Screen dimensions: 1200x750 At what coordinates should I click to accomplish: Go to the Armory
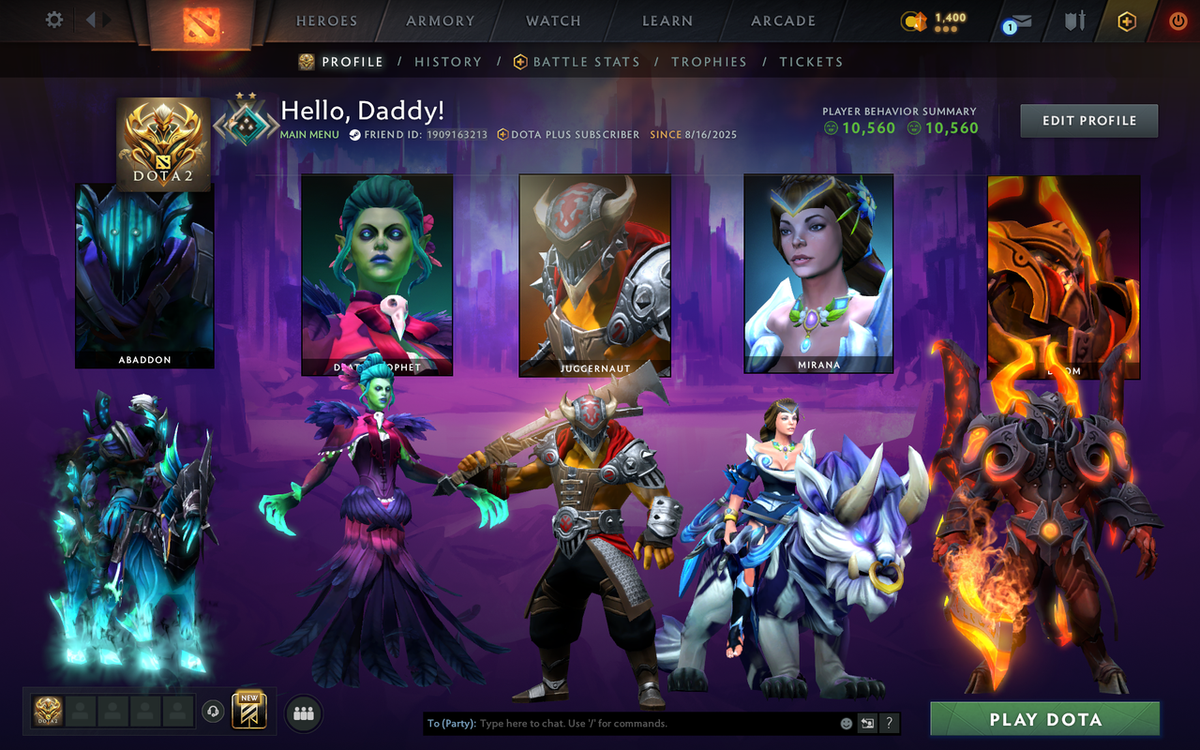(441, 21)
